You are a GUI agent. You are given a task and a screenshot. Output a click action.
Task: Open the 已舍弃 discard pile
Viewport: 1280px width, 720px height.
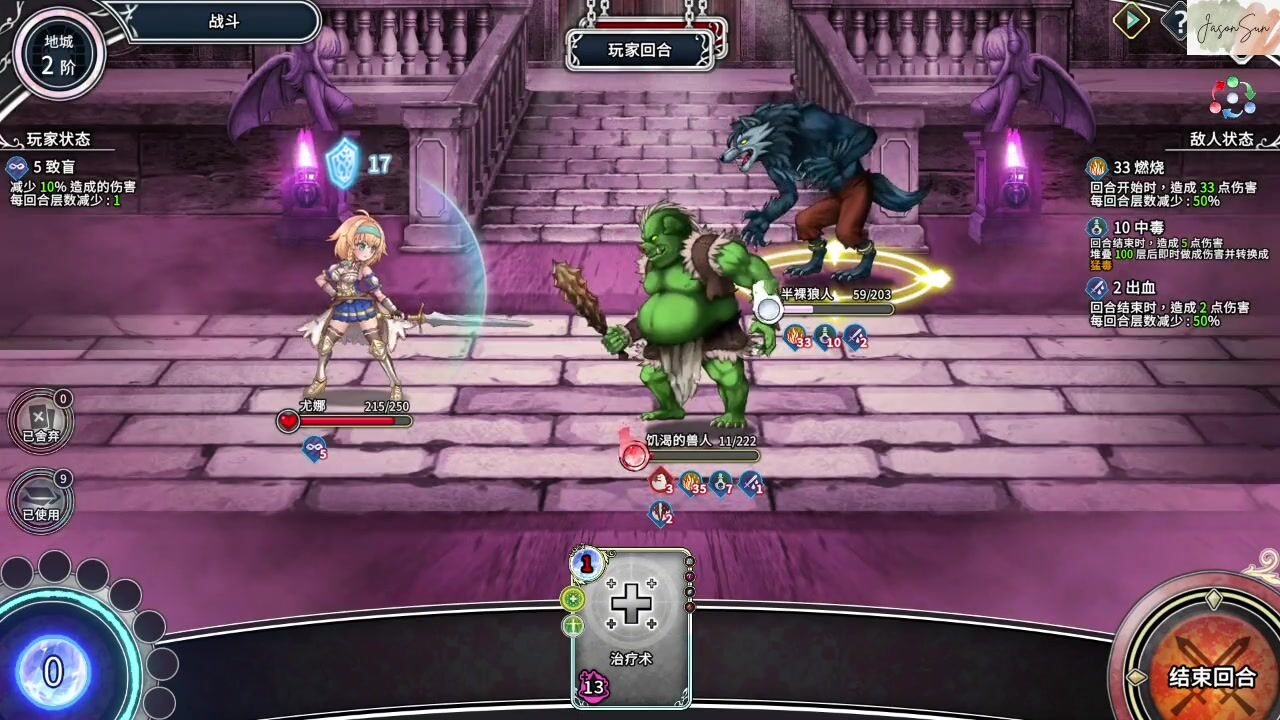click(x=41, y=420)
